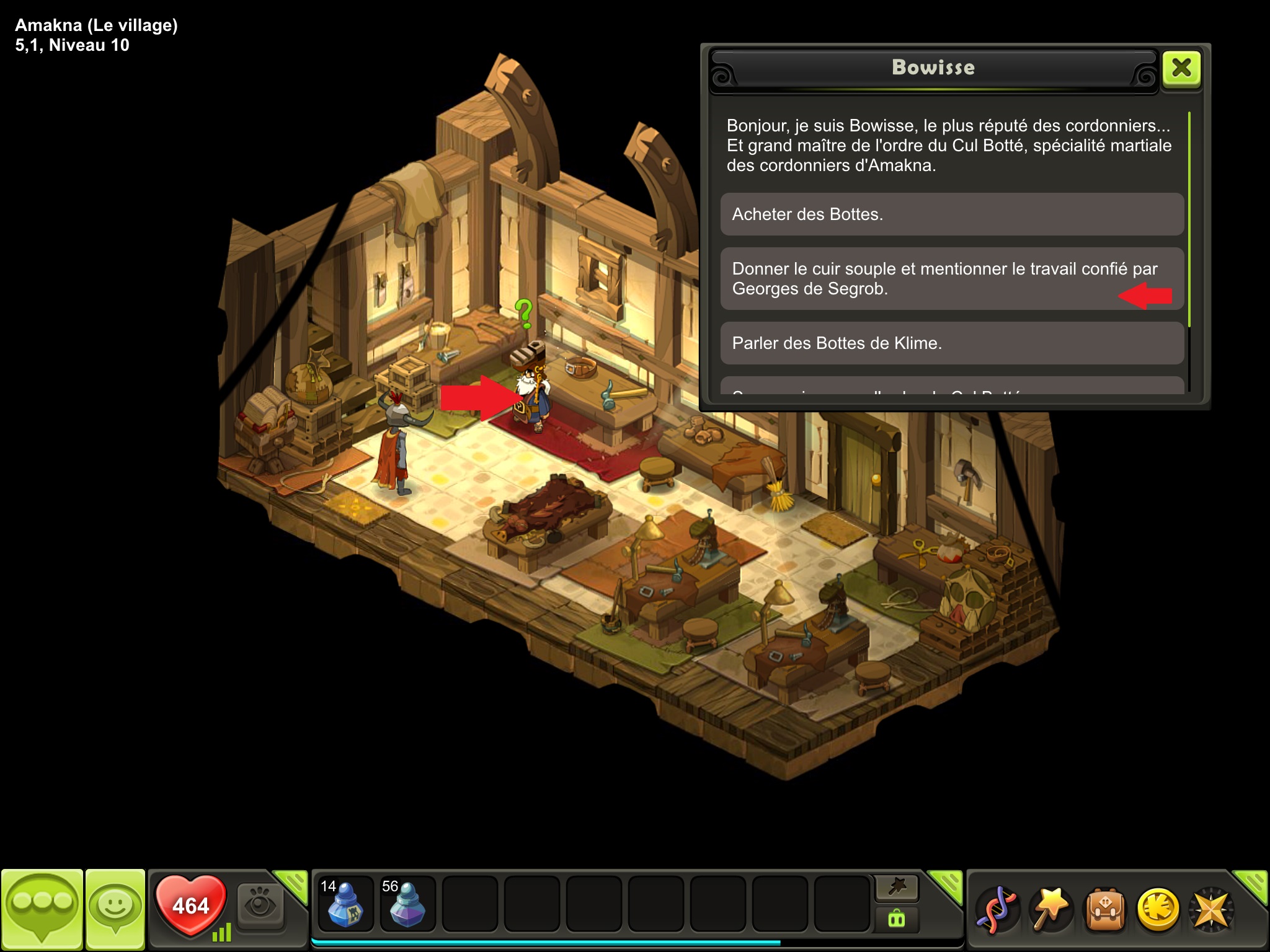Open the backpack inventory
The image size is (1270, 952).
[x=1104, y=910]
